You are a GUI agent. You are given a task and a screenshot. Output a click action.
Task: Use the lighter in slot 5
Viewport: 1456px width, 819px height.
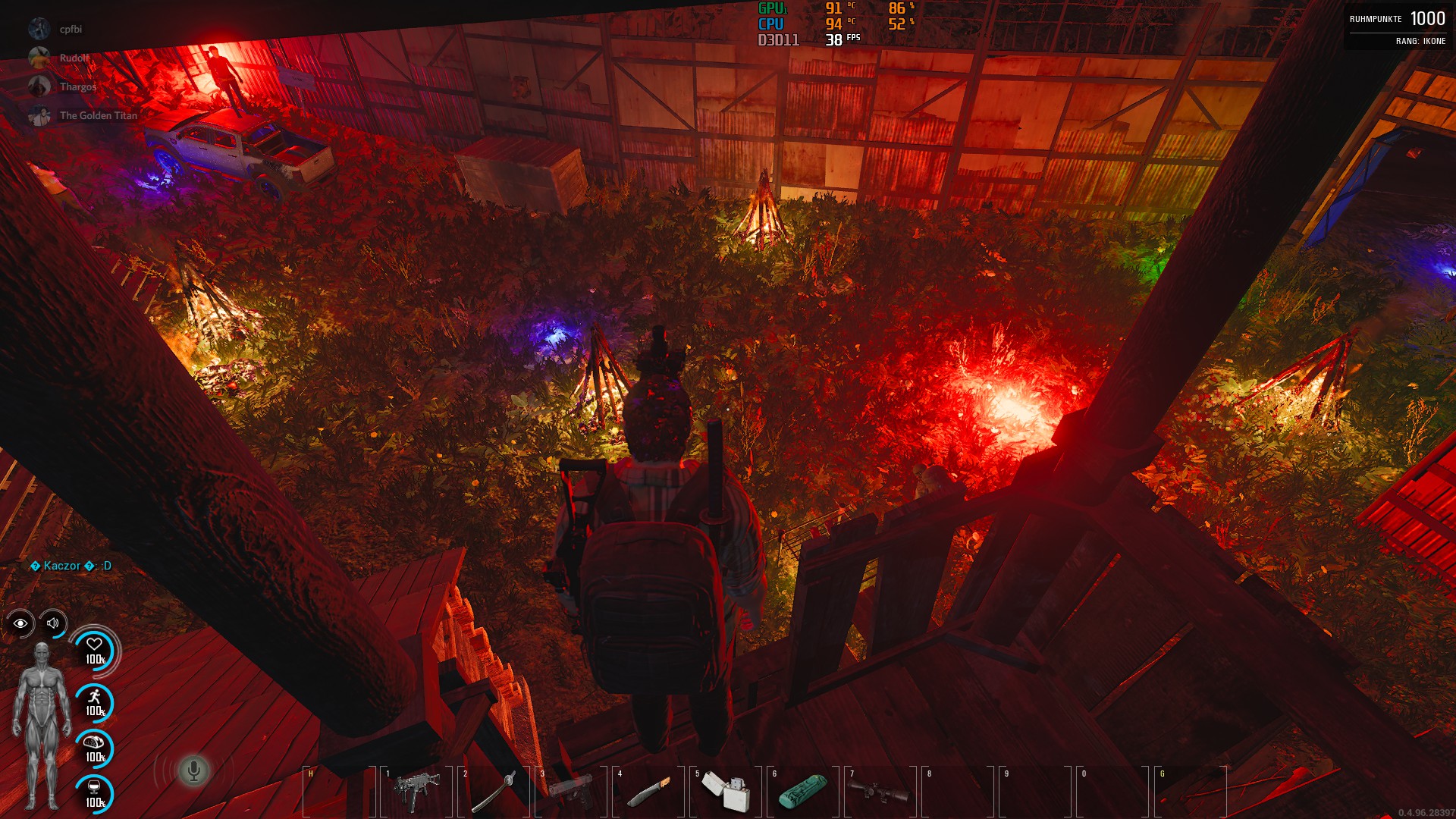(x=726, y=790)
